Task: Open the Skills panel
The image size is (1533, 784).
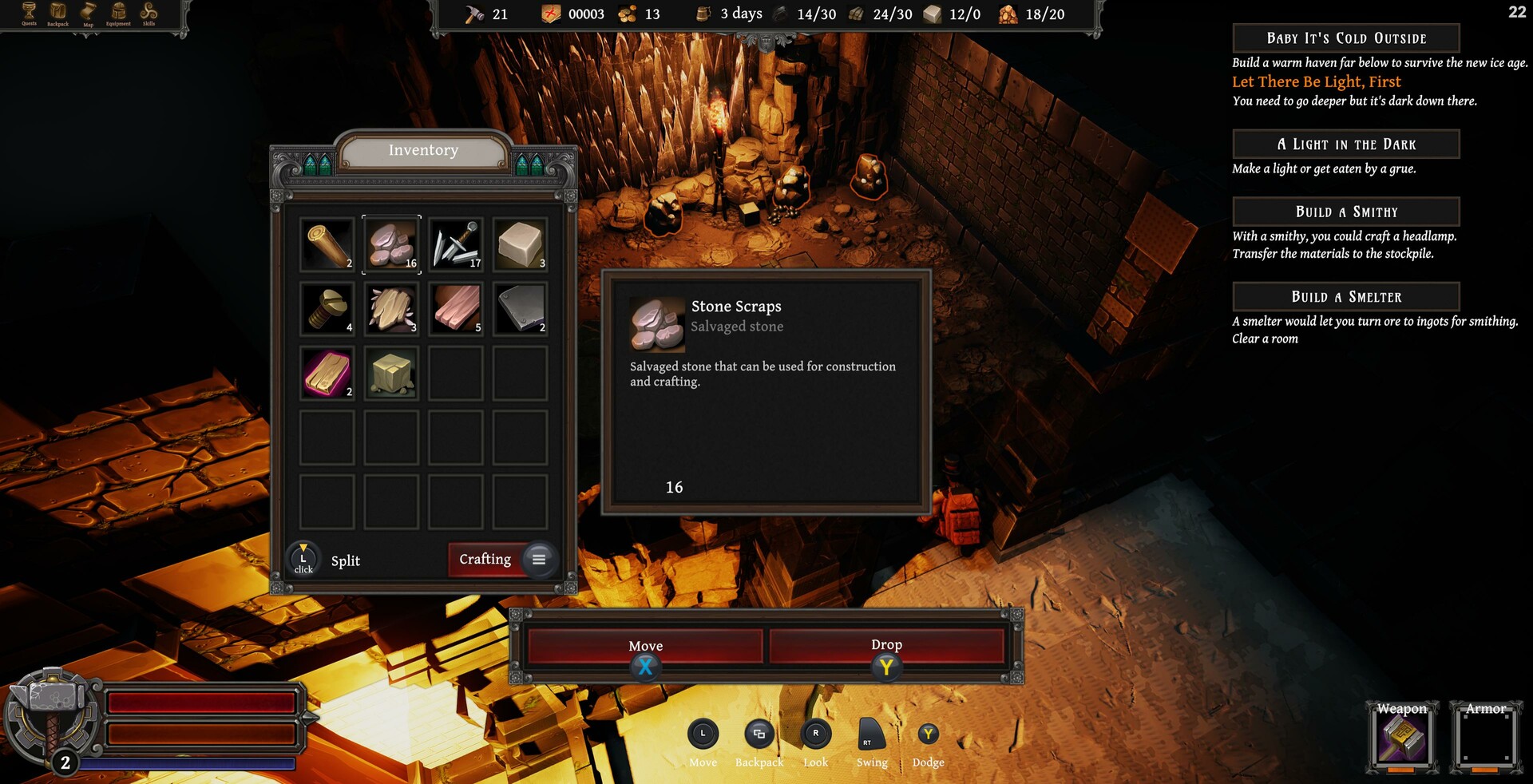Action: [147, 12]
